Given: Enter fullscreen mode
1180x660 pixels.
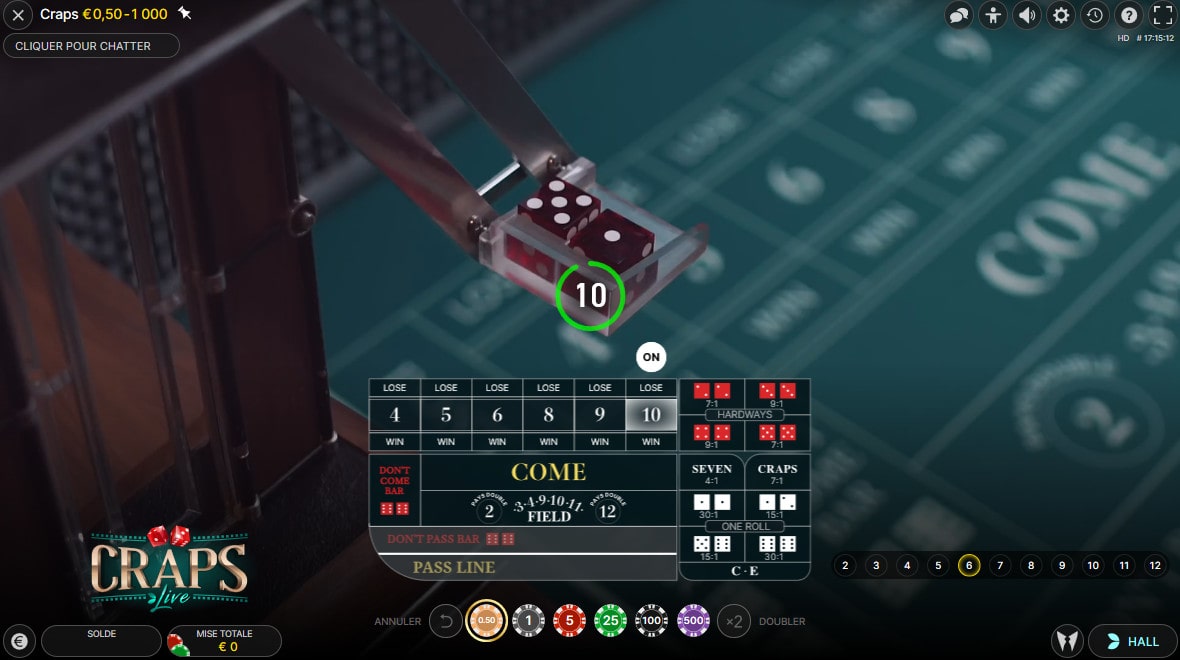Looking at the screenshot, I should point(1162,15).
